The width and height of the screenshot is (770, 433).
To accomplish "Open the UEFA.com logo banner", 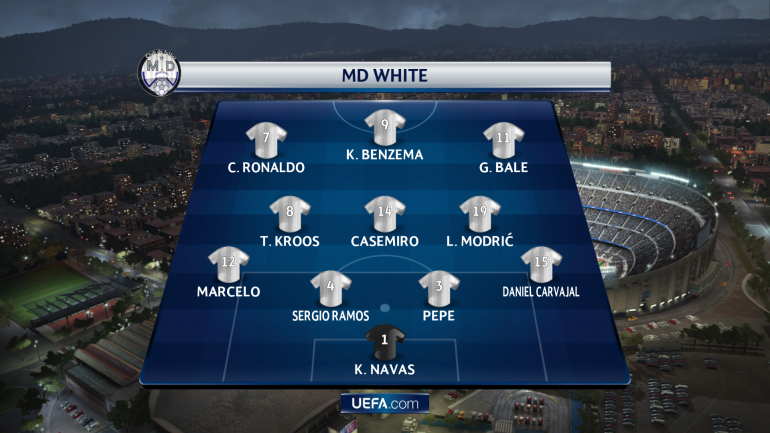I will (x=385, y=403).
